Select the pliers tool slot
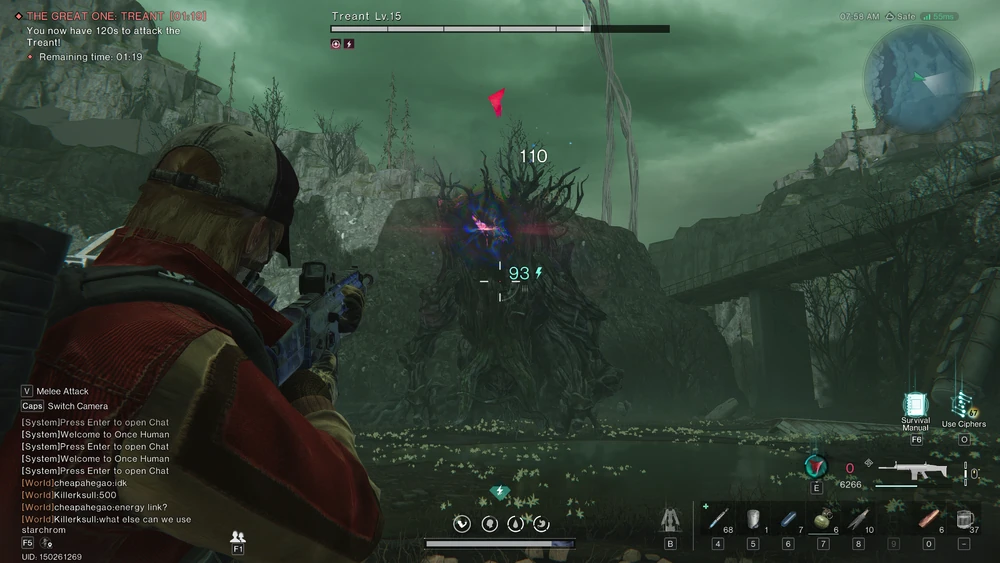Image resolution: width=1000 pixels, height=563 pixels. [858, 519]
